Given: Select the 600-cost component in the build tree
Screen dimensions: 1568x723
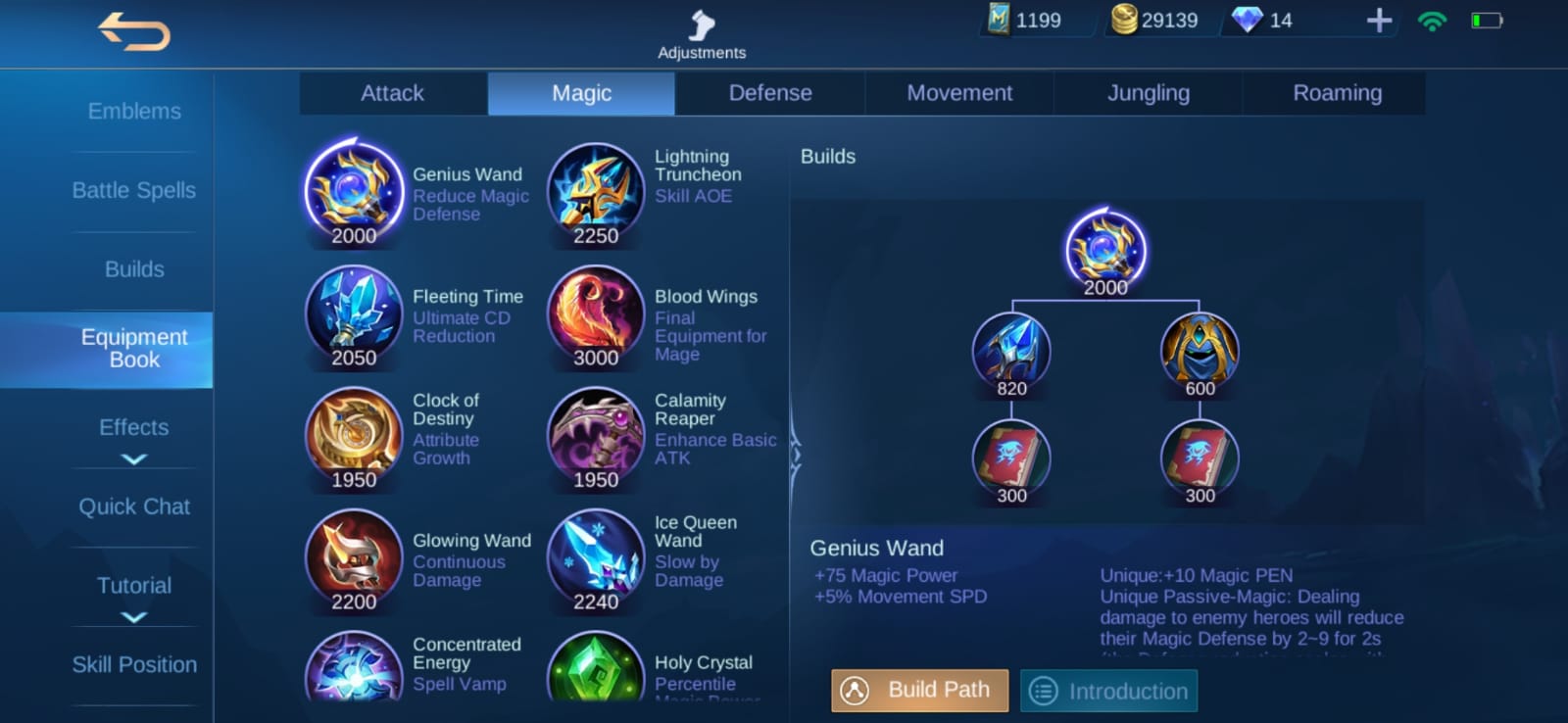Looking at the screenshot, I should 1200,353.
